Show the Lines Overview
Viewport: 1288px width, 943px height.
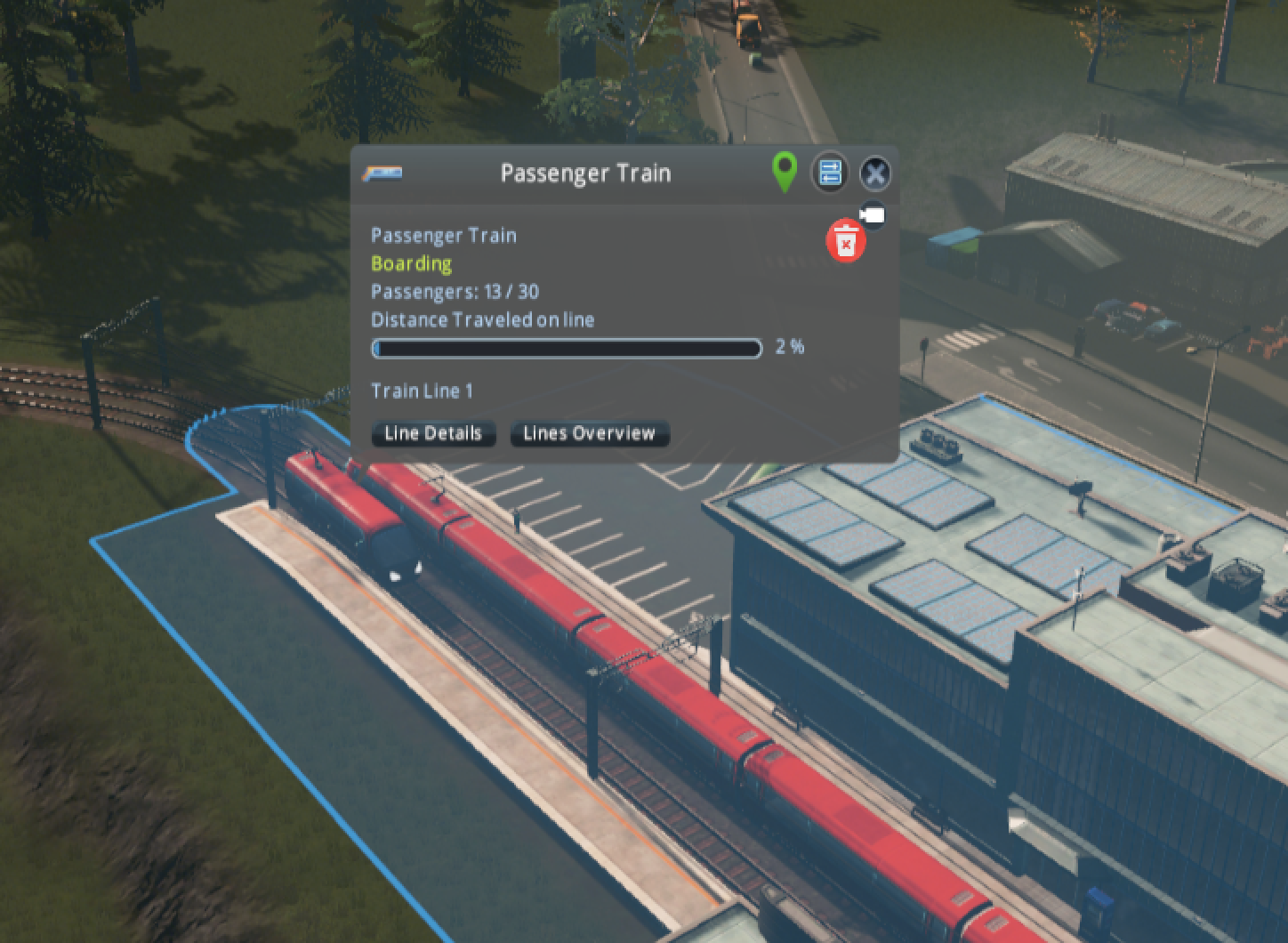click(x=589, y=433)
